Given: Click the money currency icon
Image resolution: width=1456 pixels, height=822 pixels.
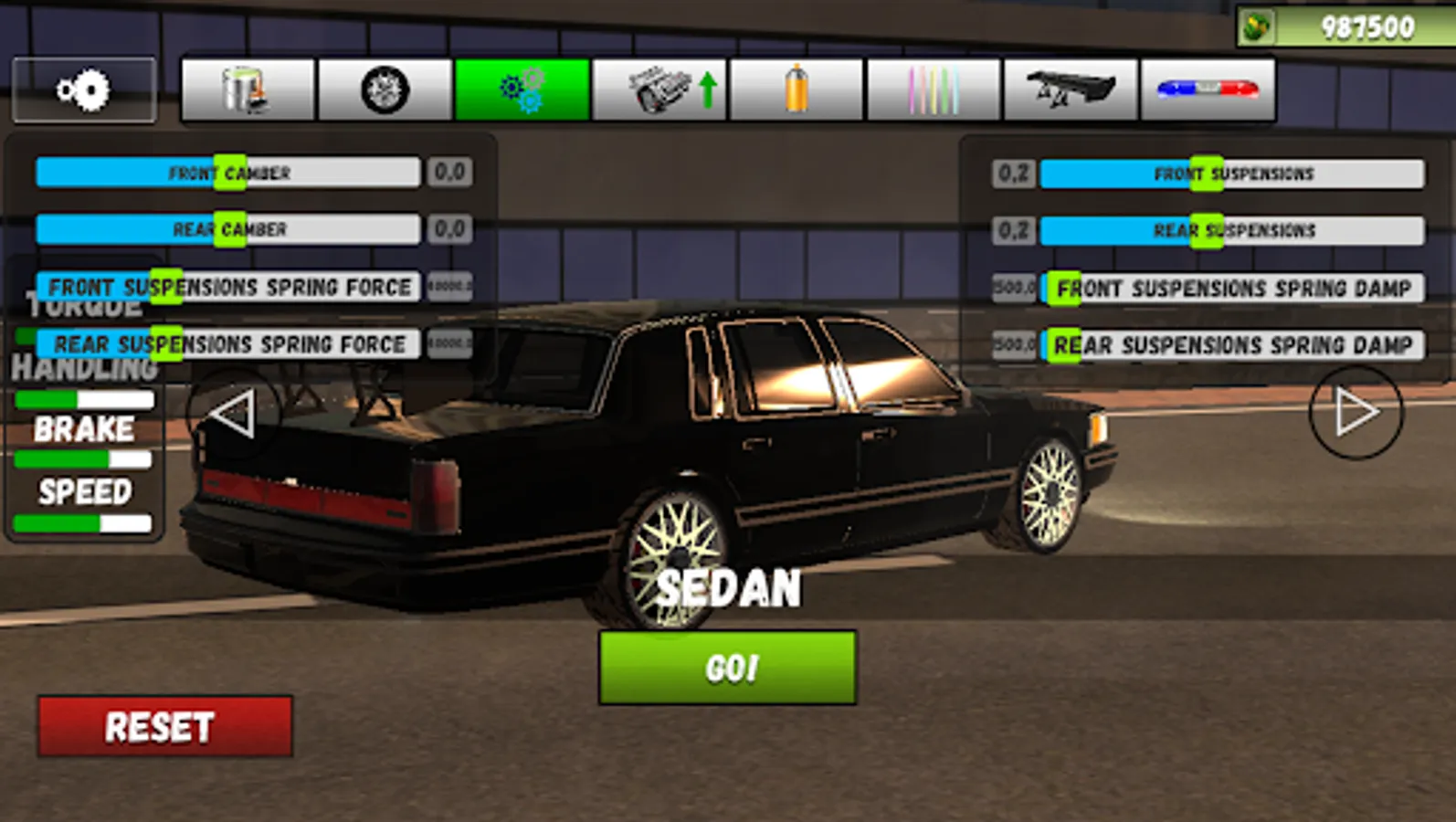Looking at the screenshot, I should click(x=1259, y=25).
